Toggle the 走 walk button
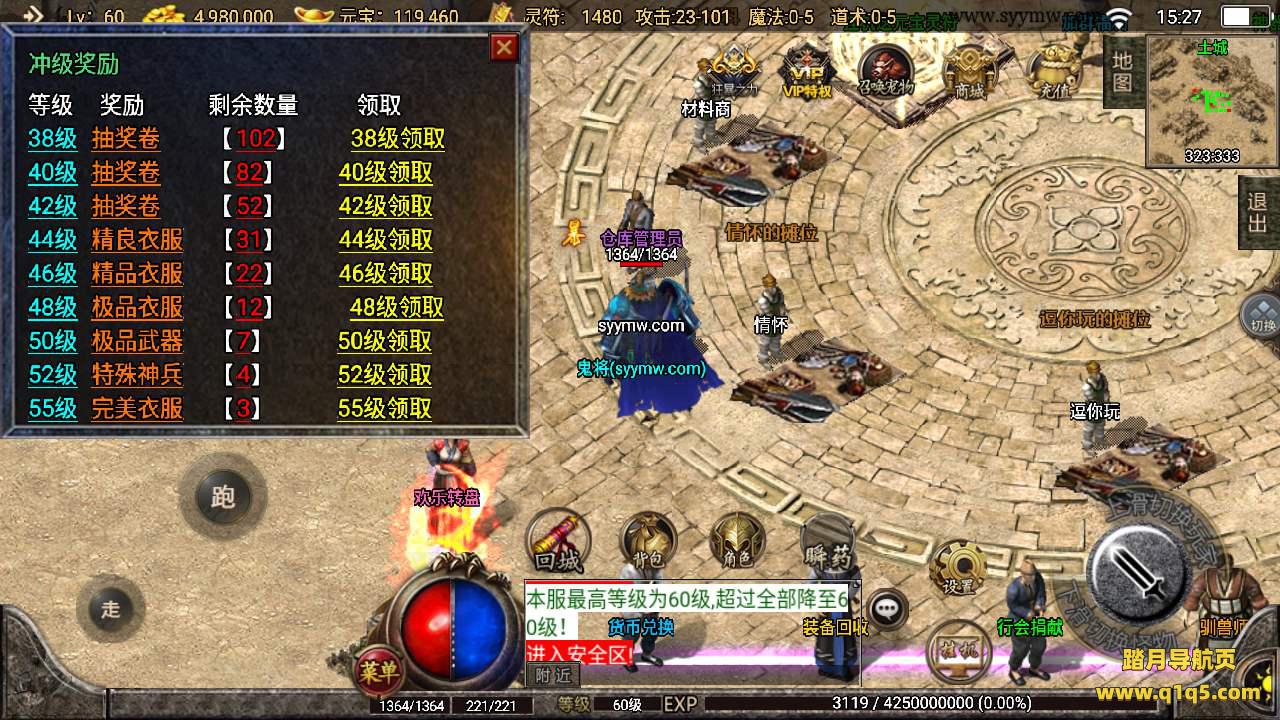Screen dimensions: 1280x720 click(110, 608)
